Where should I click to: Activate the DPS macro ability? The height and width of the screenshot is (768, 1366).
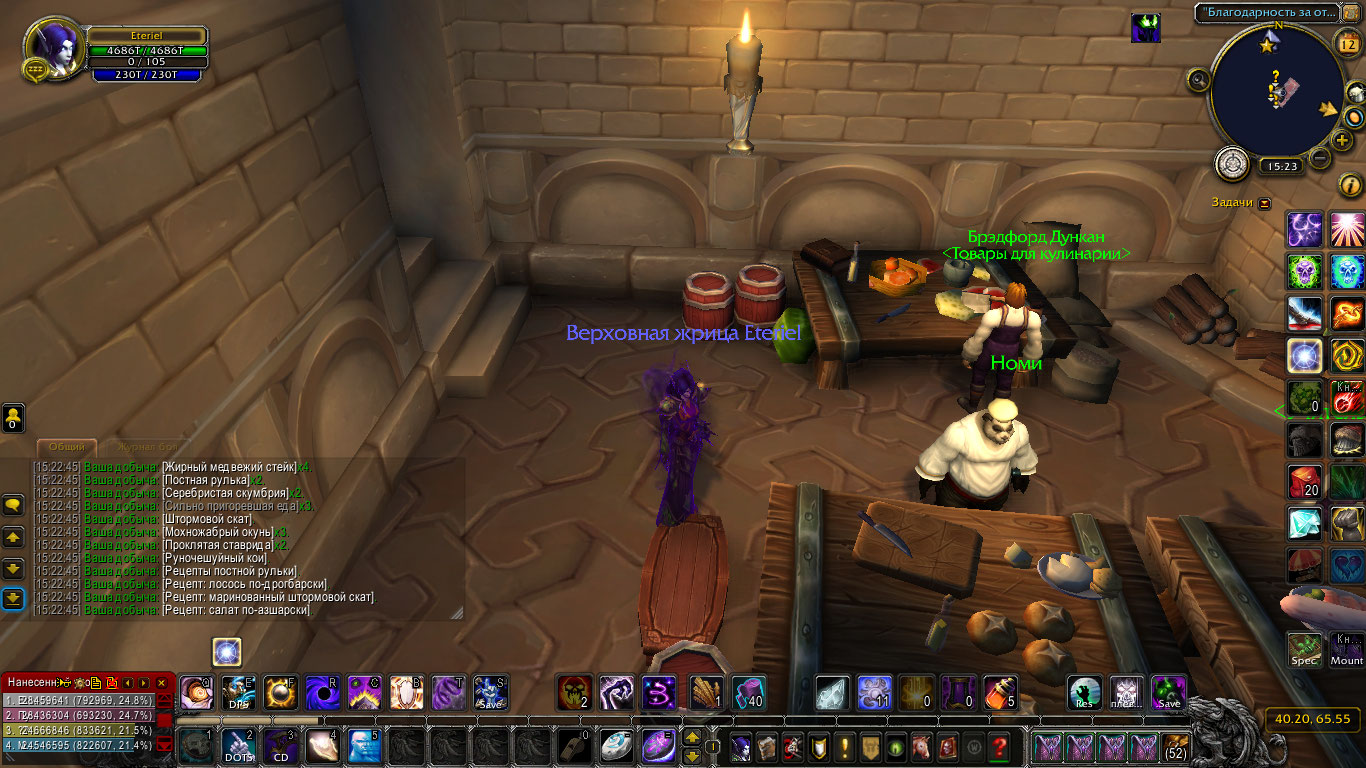(238, 692)
